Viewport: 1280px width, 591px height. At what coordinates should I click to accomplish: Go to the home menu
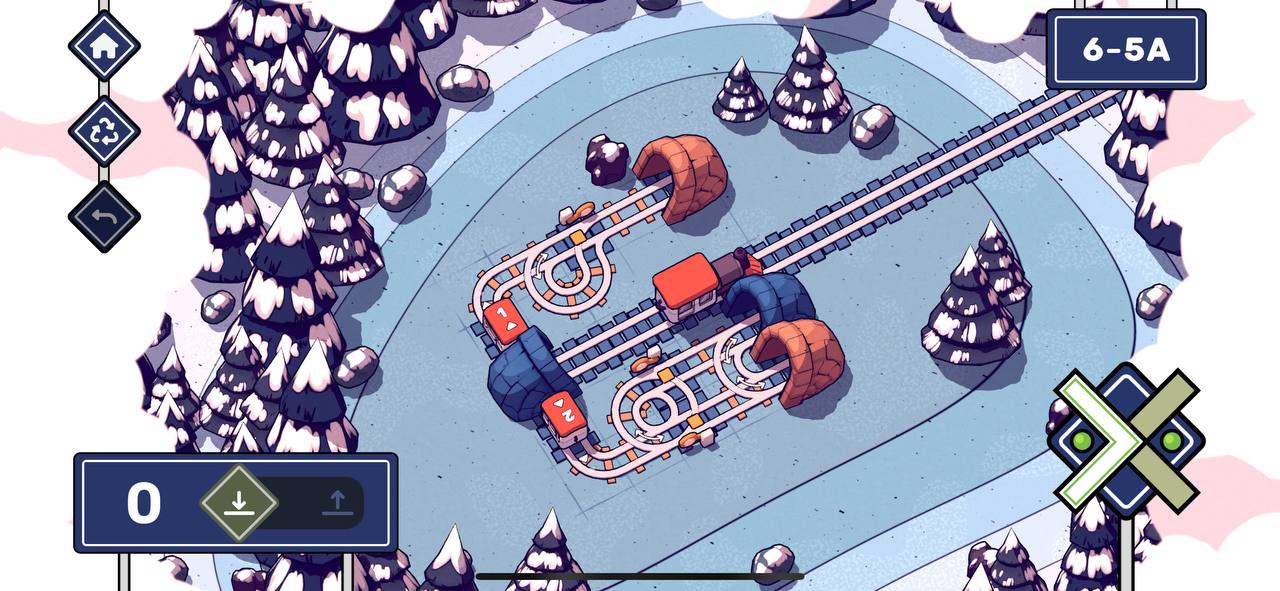coord(104,45)
